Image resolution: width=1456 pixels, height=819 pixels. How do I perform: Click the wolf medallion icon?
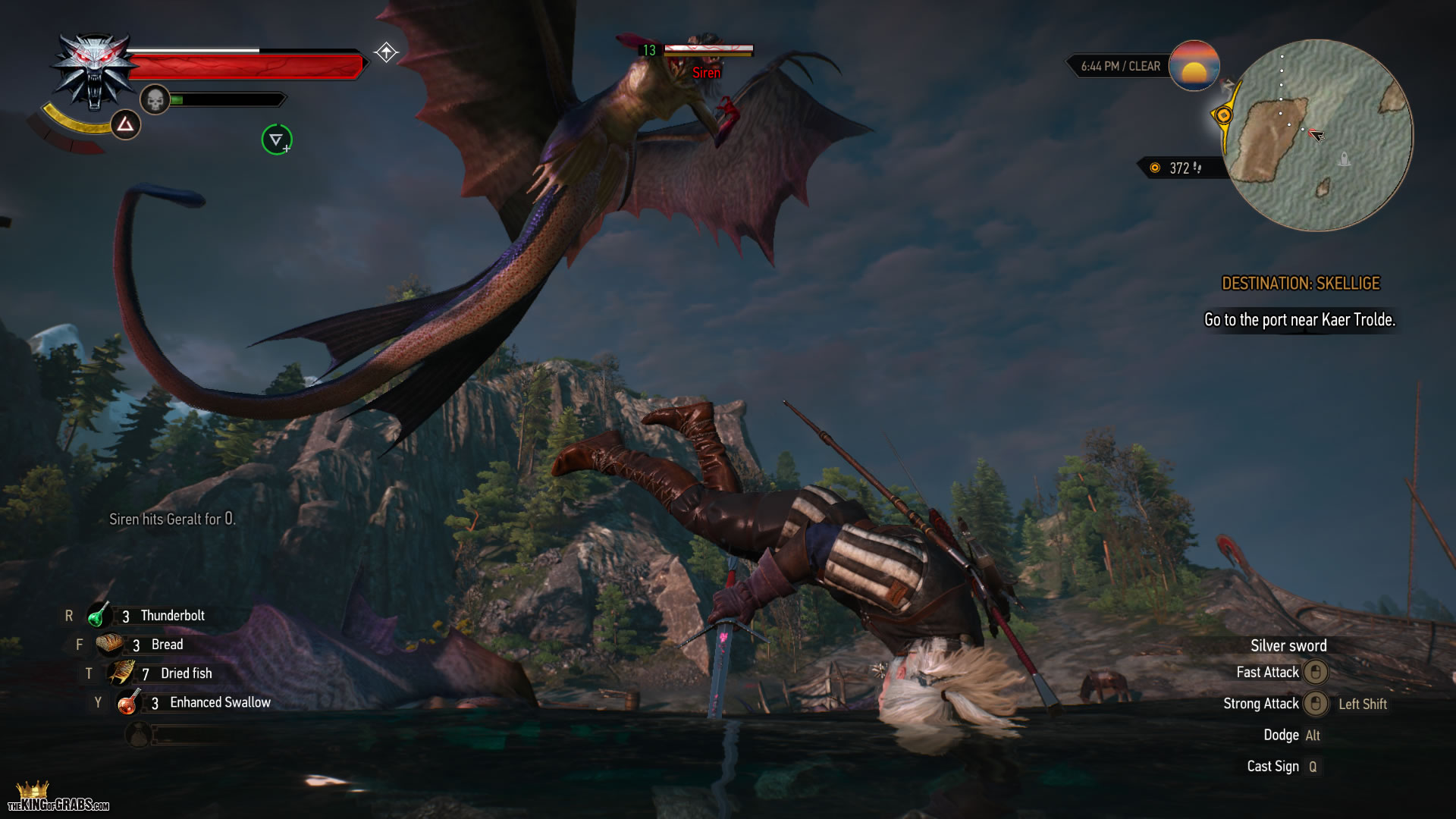pyautogui.click(x=93, y=72)
